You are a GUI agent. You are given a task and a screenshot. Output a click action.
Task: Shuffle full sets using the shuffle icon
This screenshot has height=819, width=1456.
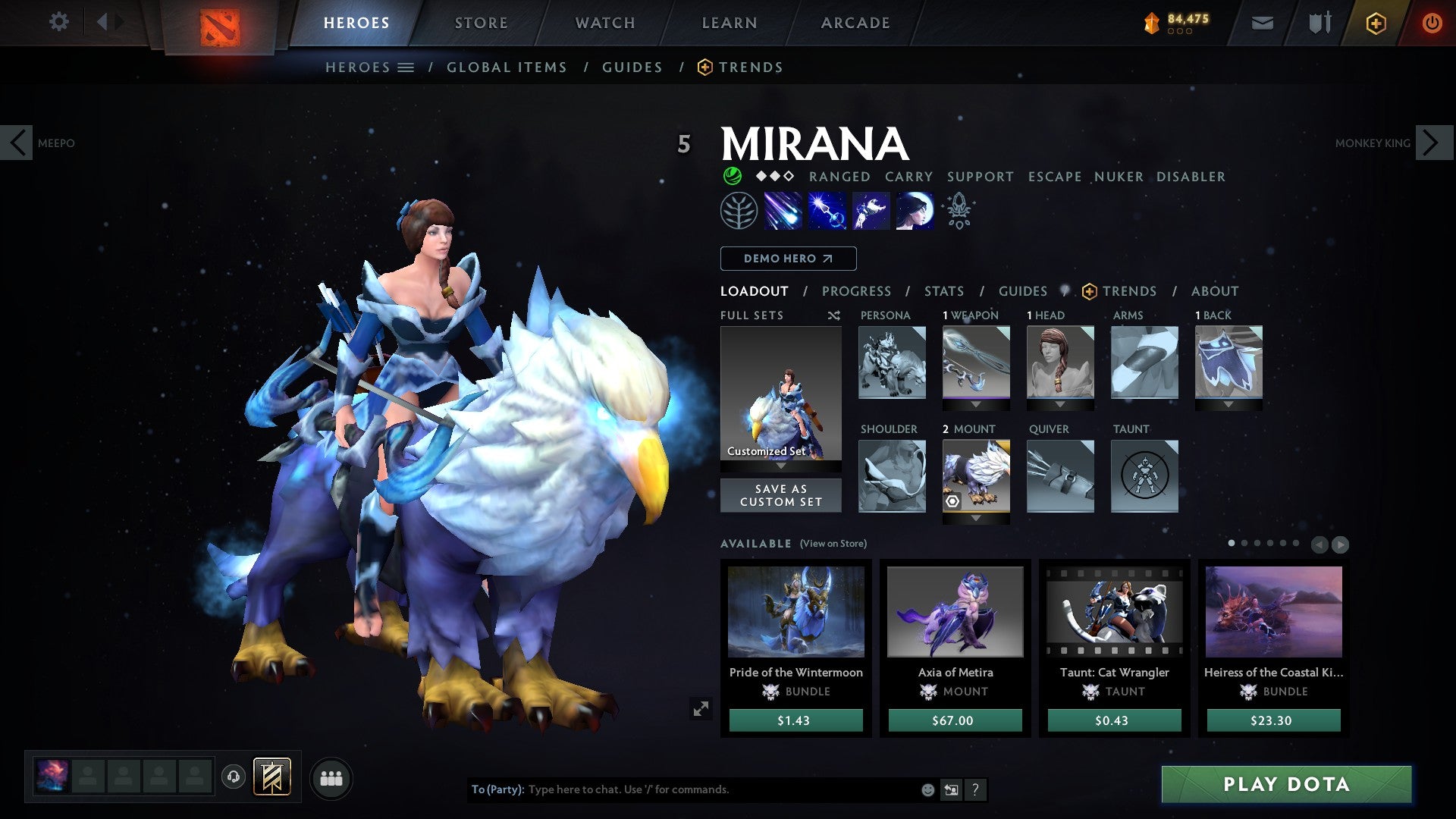834,315
